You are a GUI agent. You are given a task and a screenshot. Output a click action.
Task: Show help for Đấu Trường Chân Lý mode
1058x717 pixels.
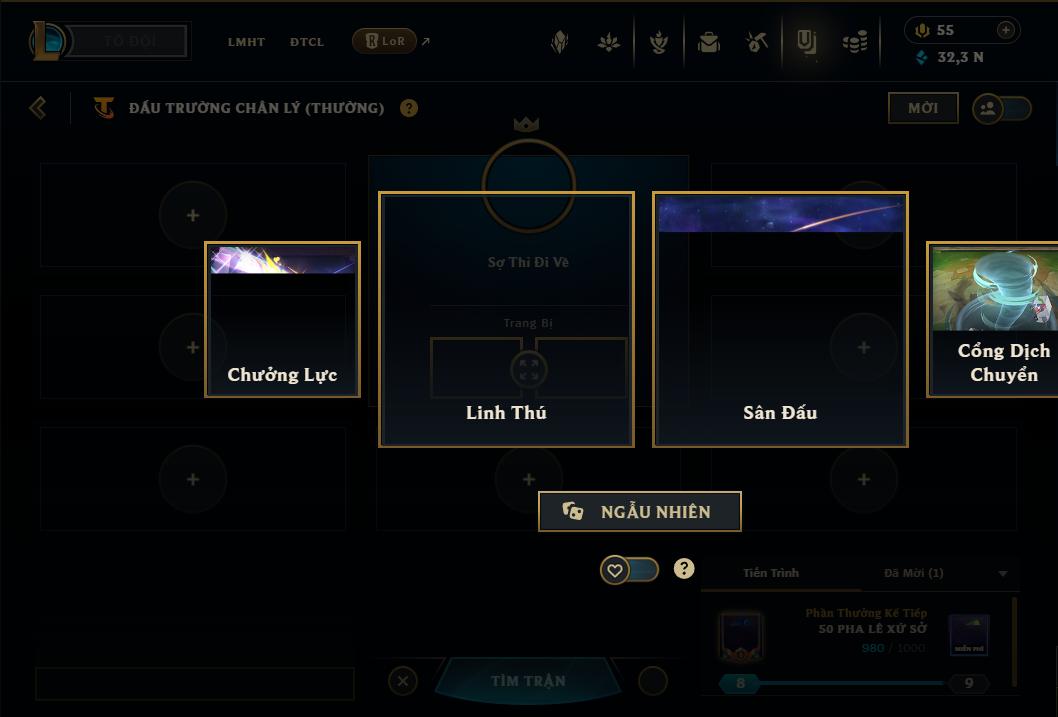[409, 108]
